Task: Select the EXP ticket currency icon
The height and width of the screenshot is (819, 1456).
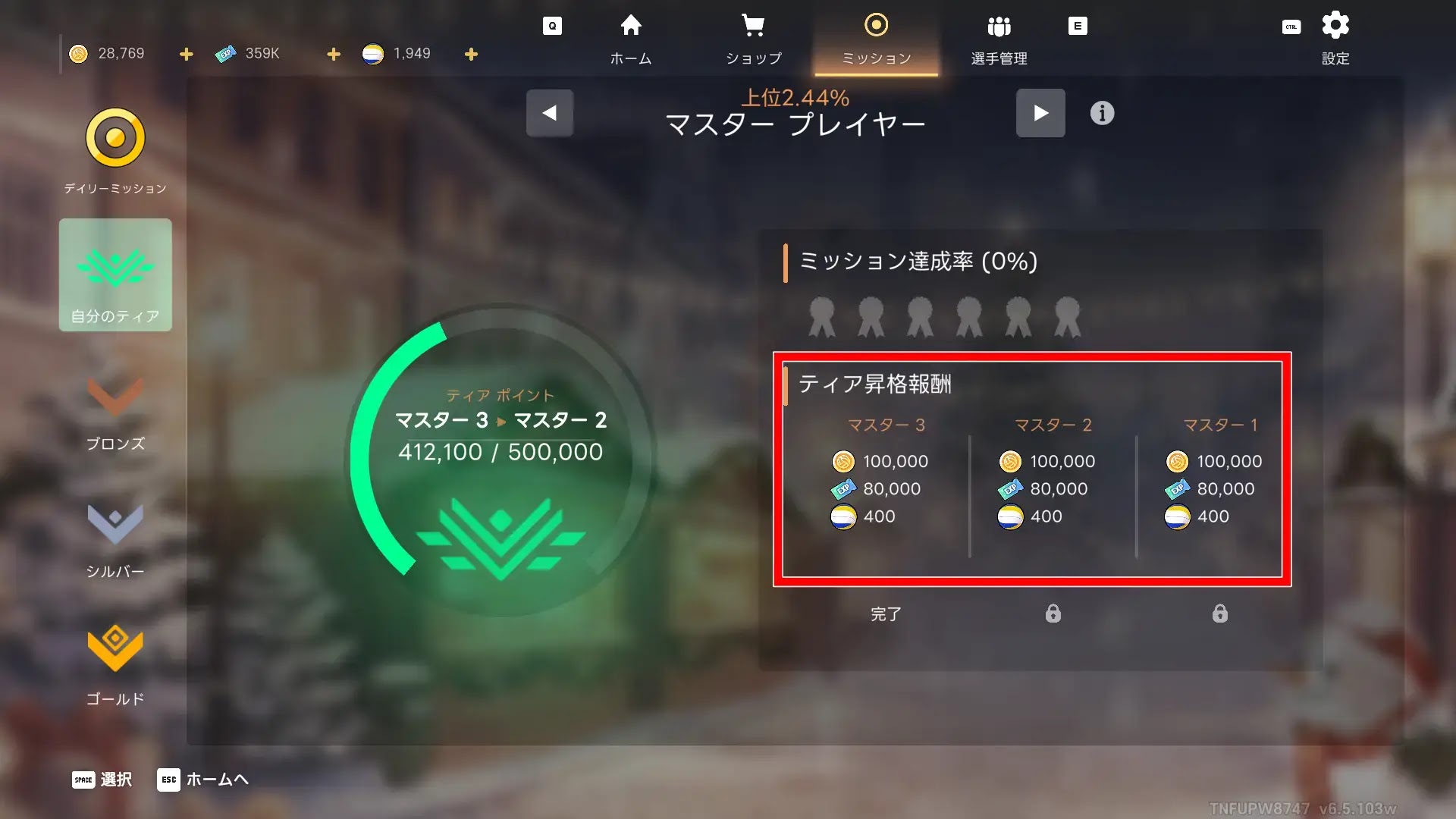Action: point(227,53)
